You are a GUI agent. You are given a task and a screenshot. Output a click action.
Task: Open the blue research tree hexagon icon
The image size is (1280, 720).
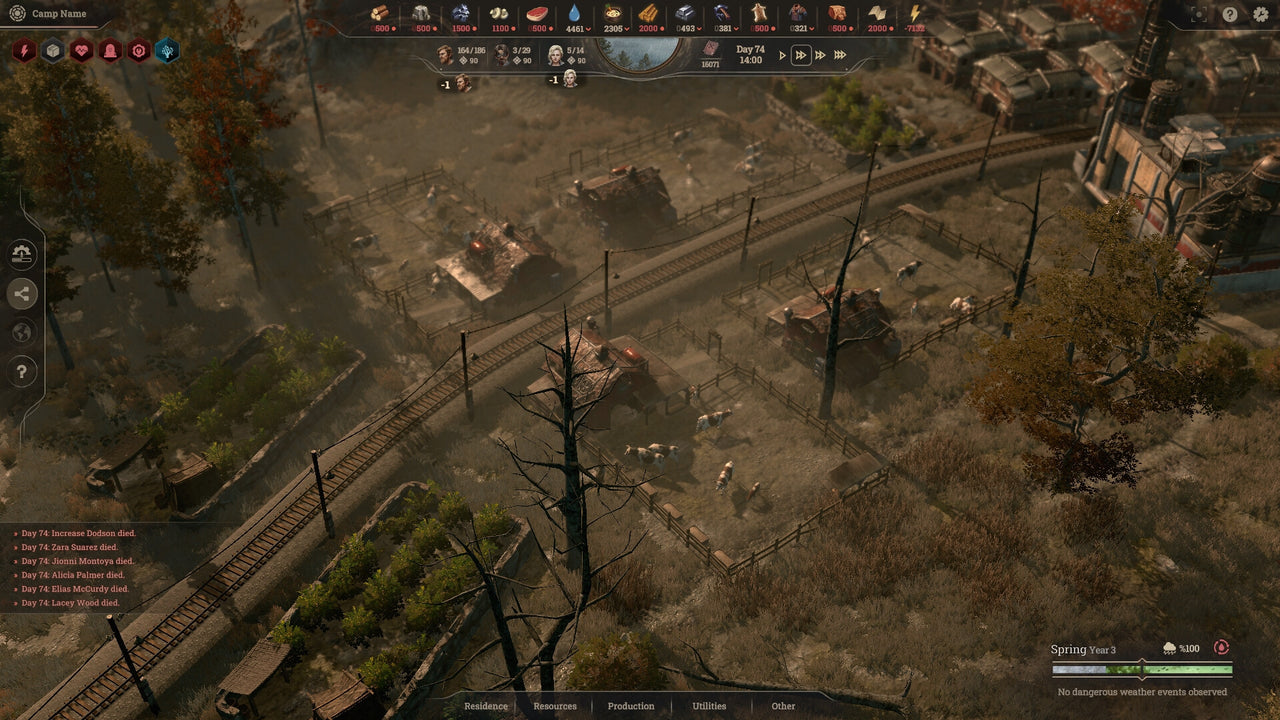click(168, 51)
